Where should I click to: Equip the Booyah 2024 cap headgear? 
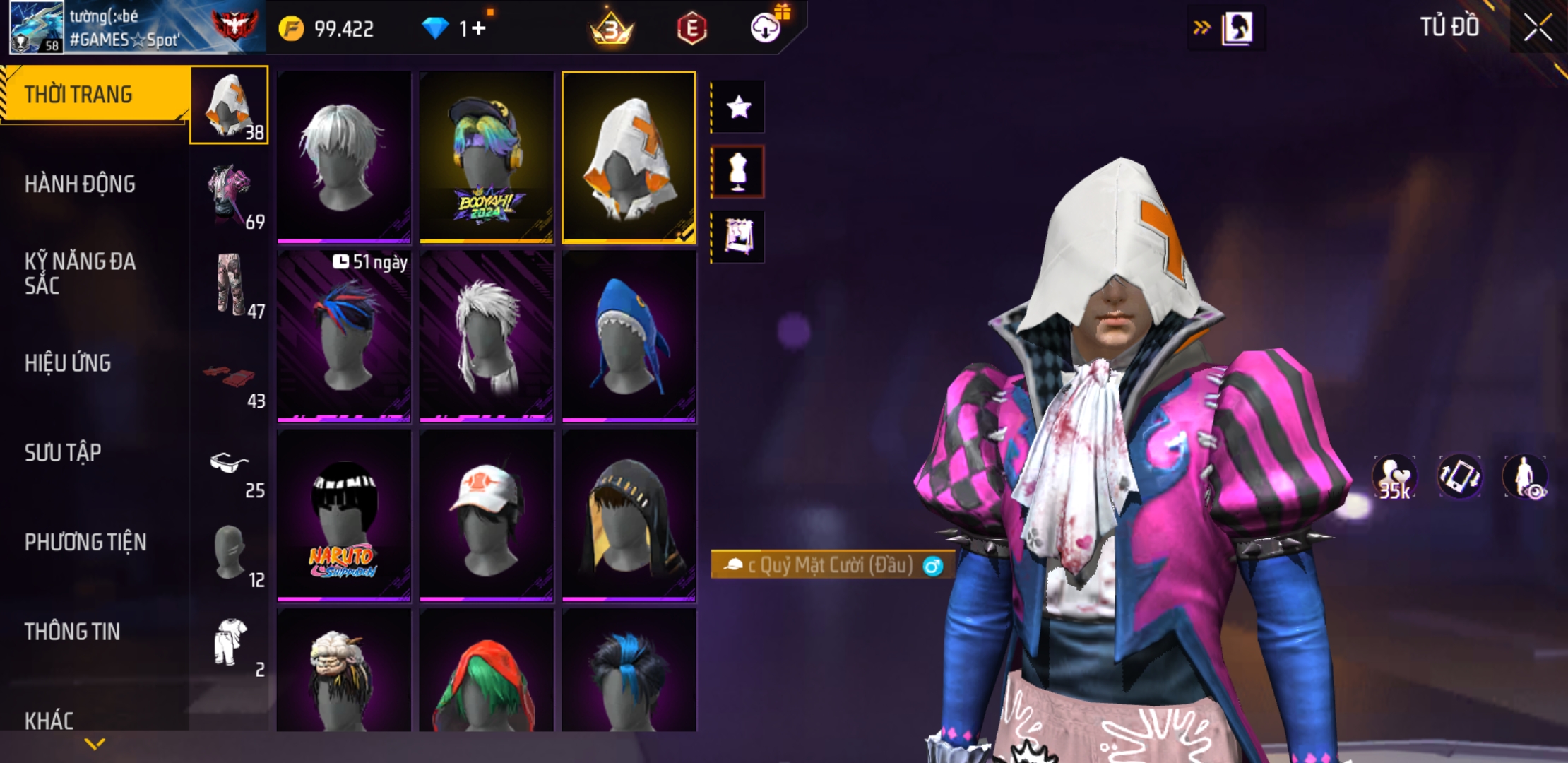pyautogui.click(x=486, y=157)
